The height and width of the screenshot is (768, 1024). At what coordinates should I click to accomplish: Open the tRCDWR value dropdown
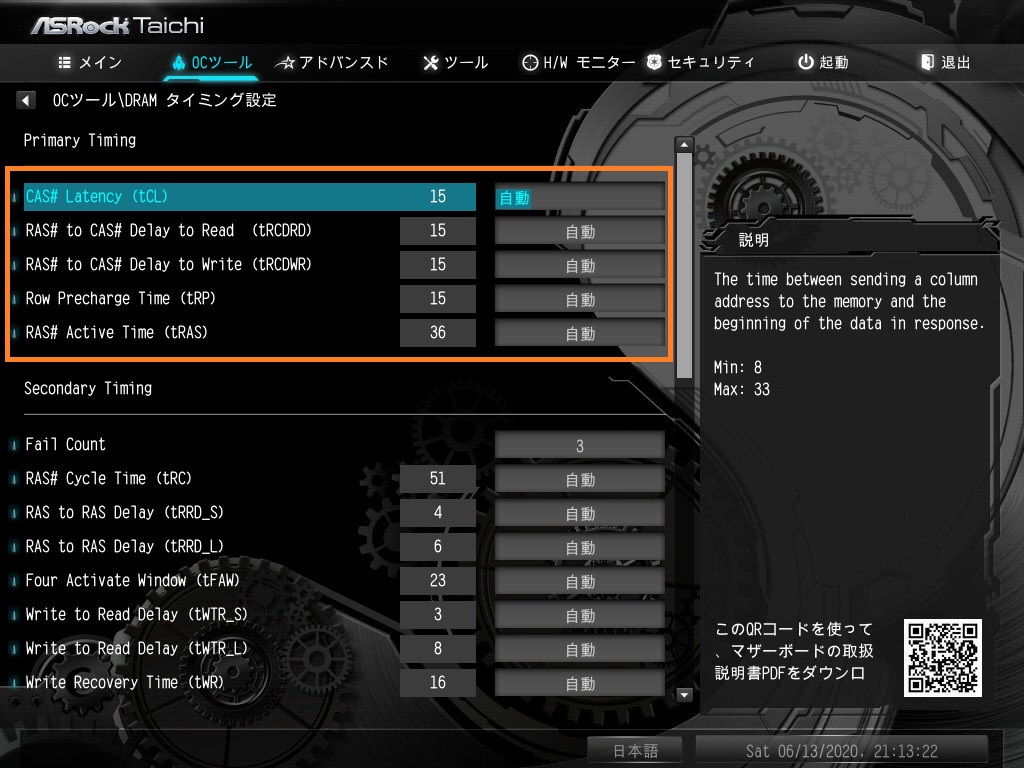[x=580, y=265]
